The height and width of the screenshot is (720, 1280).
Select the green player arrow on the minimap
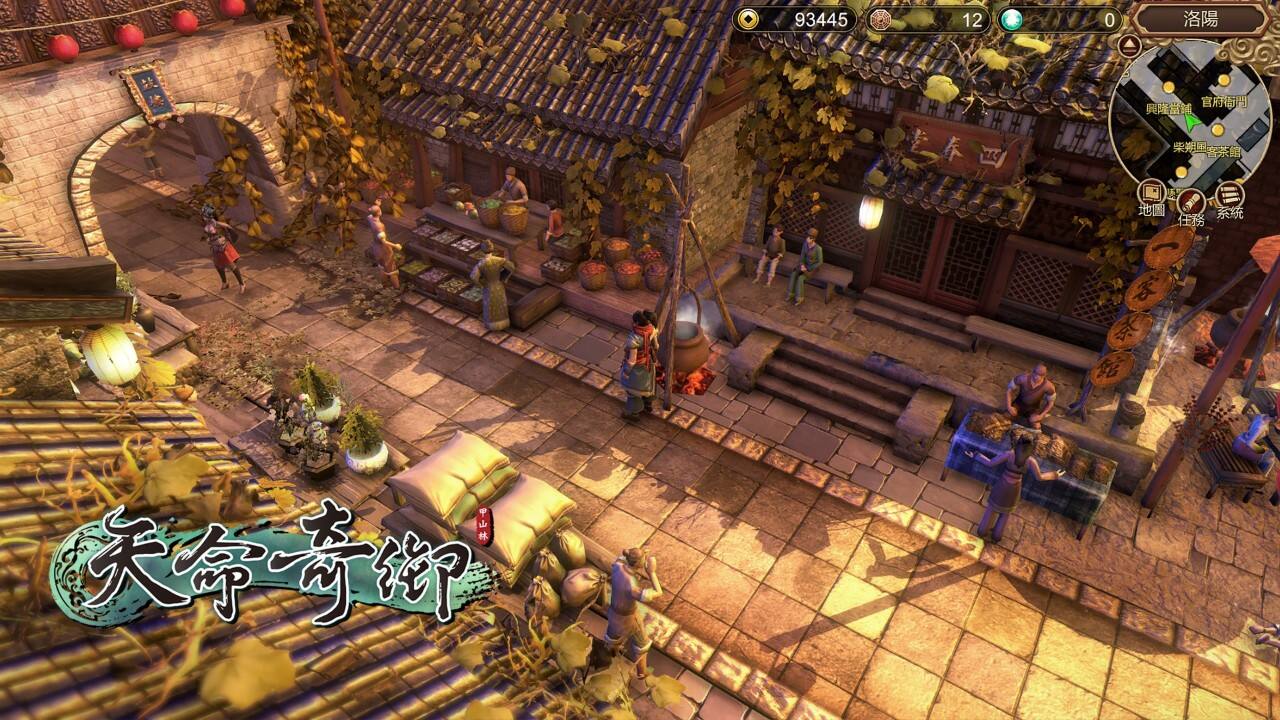(x=1191, y=122)
